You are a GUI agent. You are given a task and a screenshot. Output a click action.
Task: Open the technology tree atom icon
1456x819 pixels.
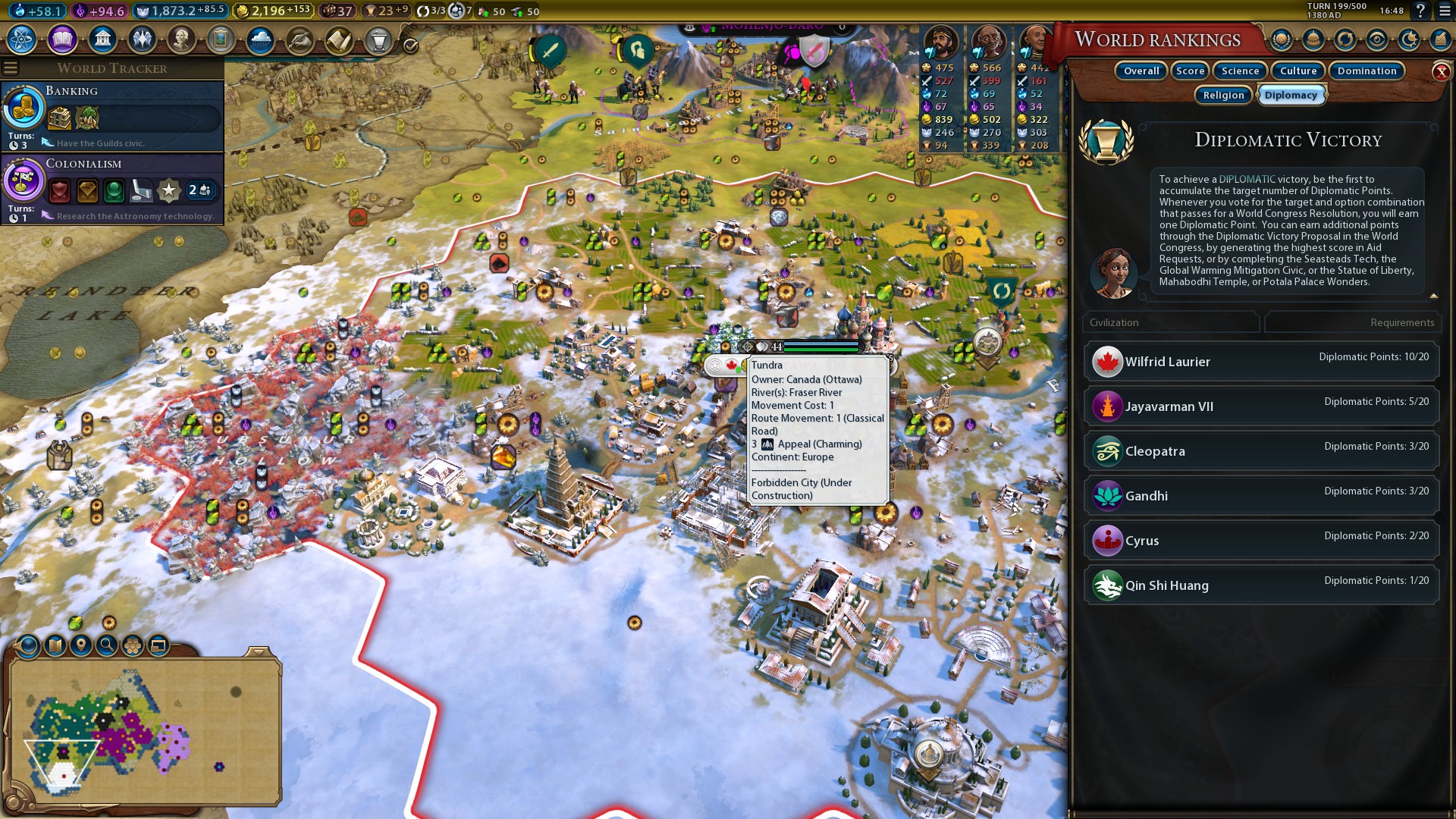coord(22,39)
